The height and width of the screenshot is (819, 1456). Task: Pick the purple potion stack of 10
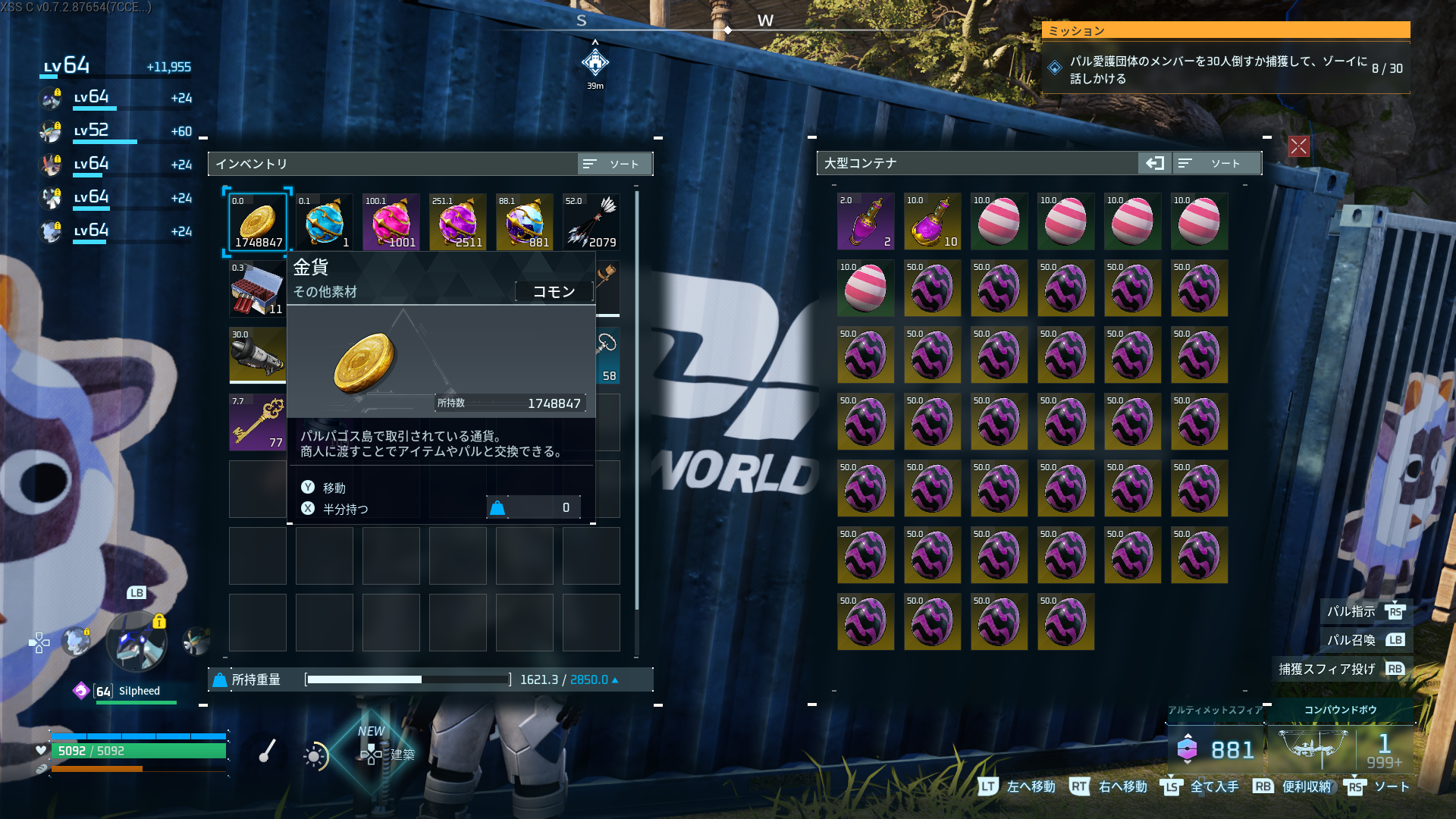[933, 221]
